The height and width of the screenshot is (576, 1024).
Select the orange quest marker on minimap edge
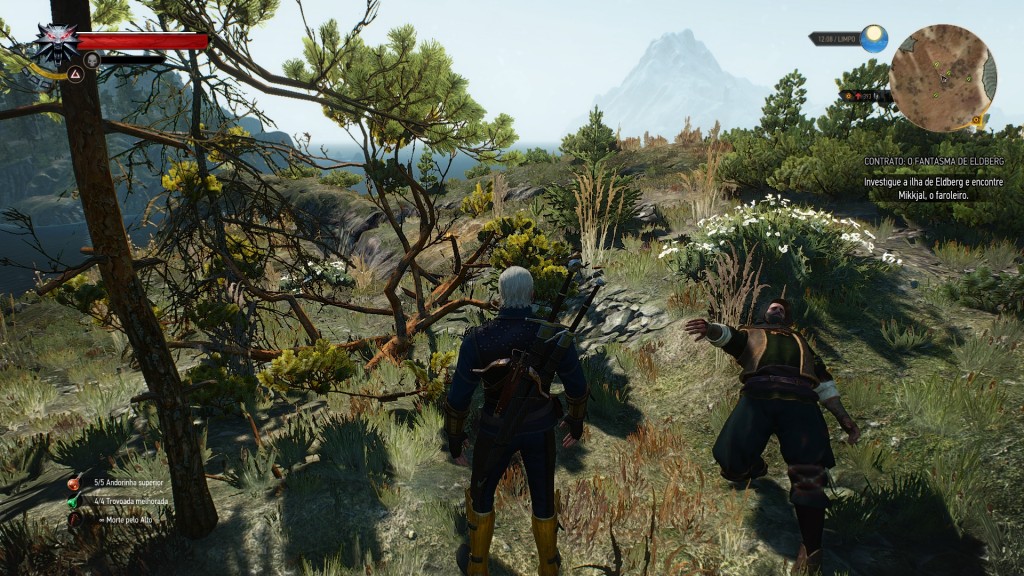[975, 120]
